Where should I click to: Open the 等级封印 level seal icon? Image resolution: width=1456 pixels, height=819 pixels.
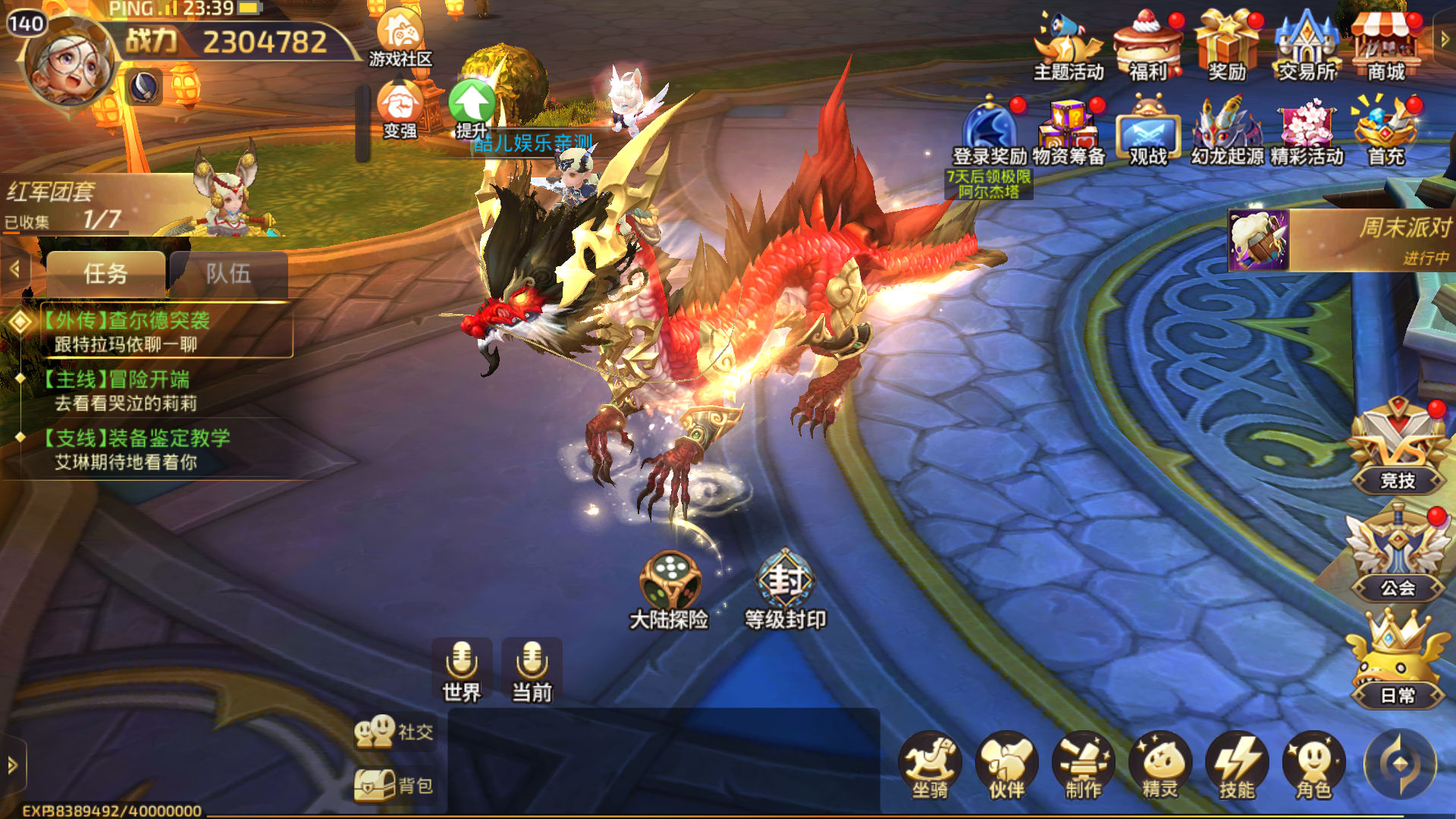(785, 590)
